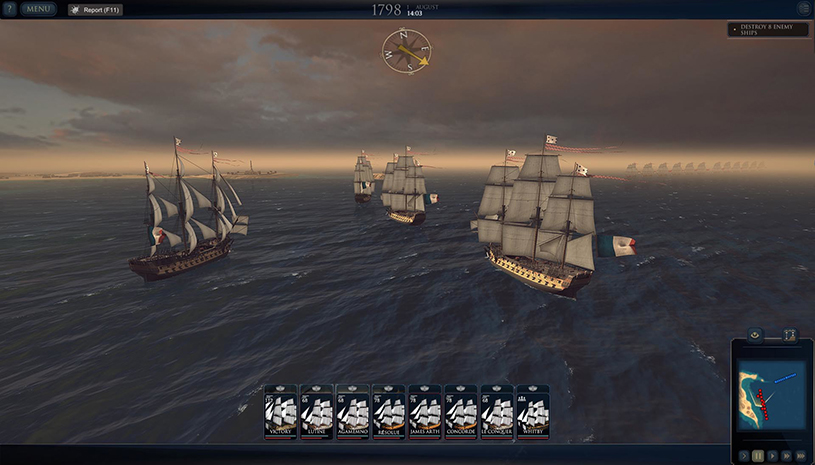Click the Destroy 8 Enemy Ships objective
815x465 pixels.
click(768, 30)
